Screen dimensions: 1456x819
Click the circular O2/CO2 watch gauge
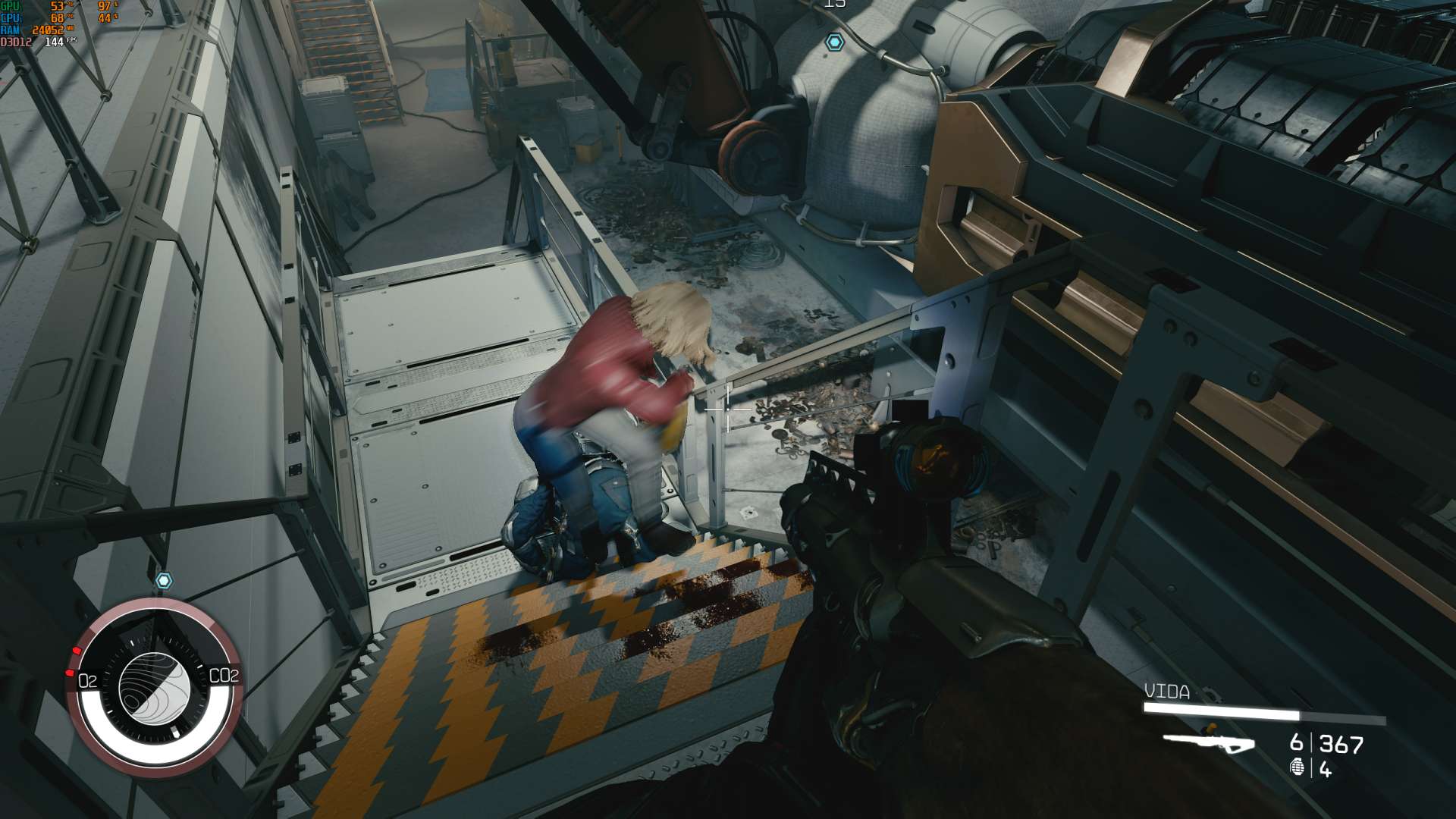[x=155, y=687]
